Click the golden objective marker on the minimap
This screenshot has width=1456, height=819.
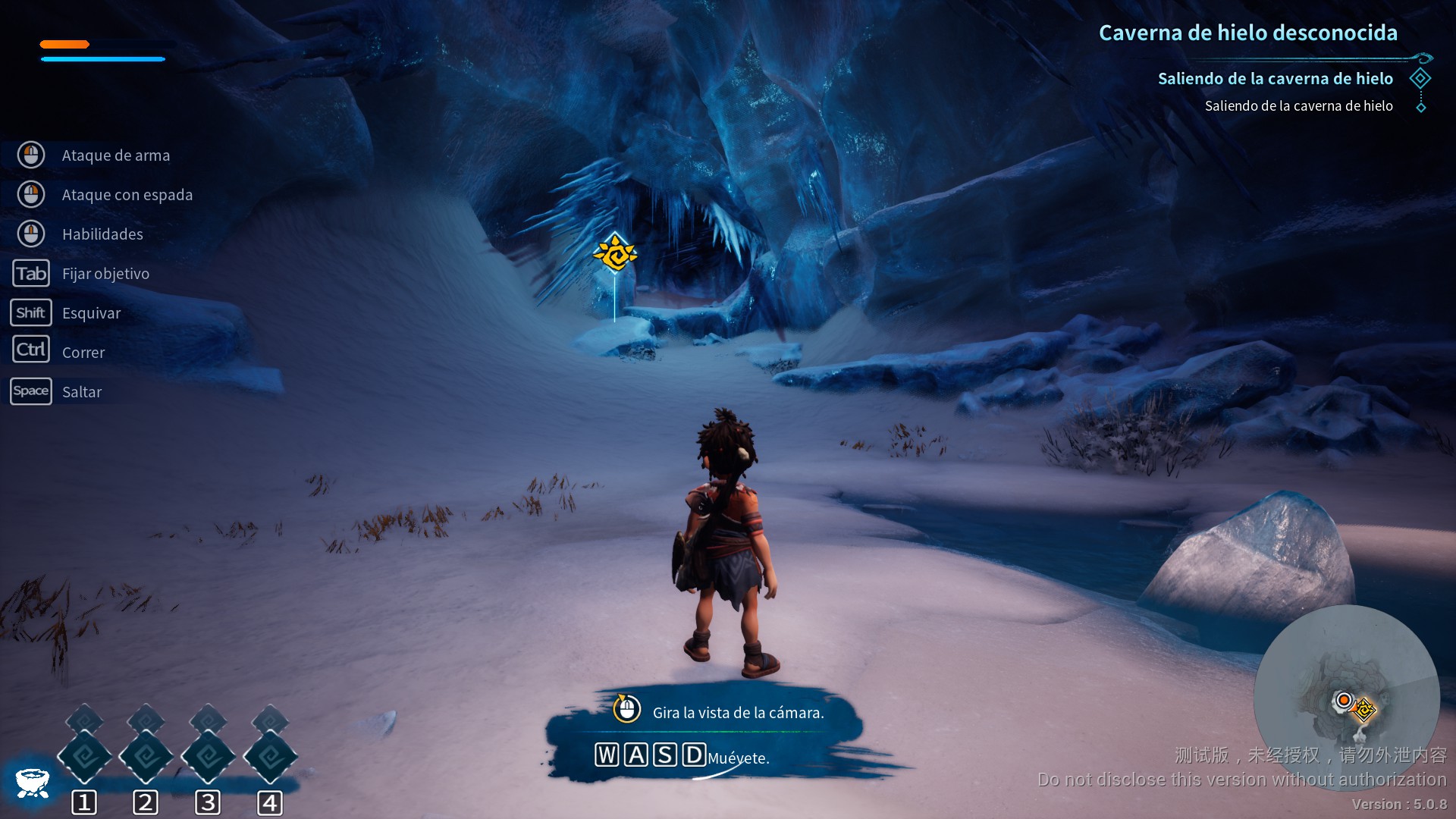coord(1364,710)
